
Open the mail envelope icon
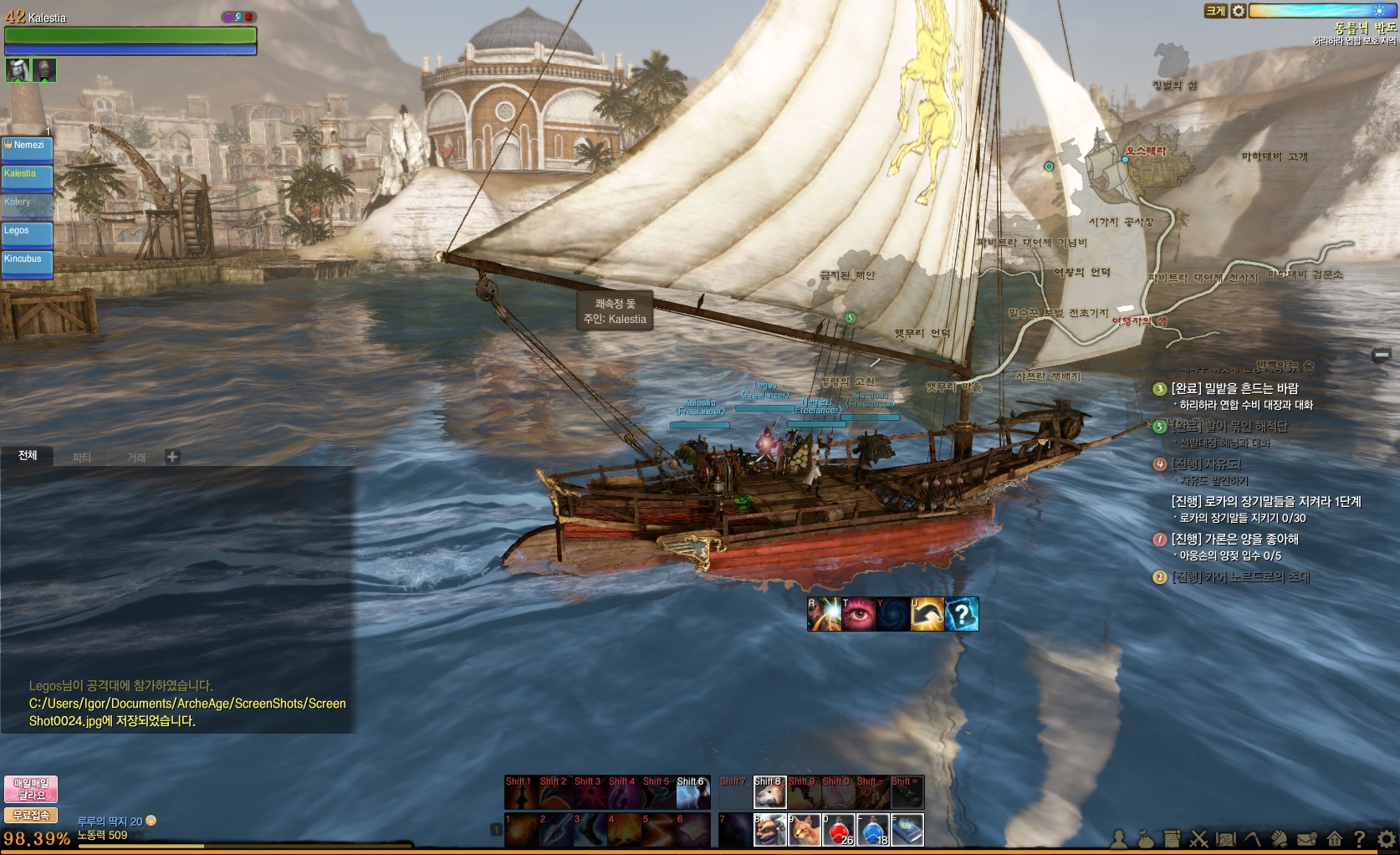click(1306, 838)
